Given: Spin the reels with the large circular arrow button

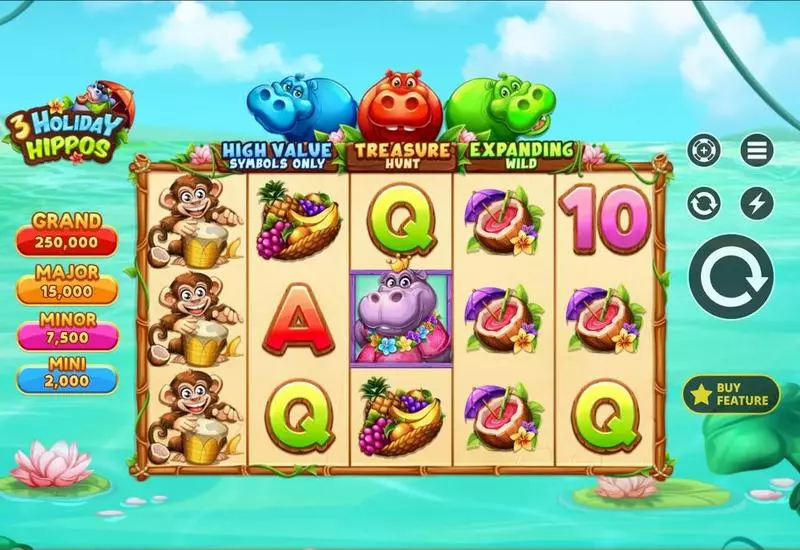Looking at the screenshot, I should [731, 277].
